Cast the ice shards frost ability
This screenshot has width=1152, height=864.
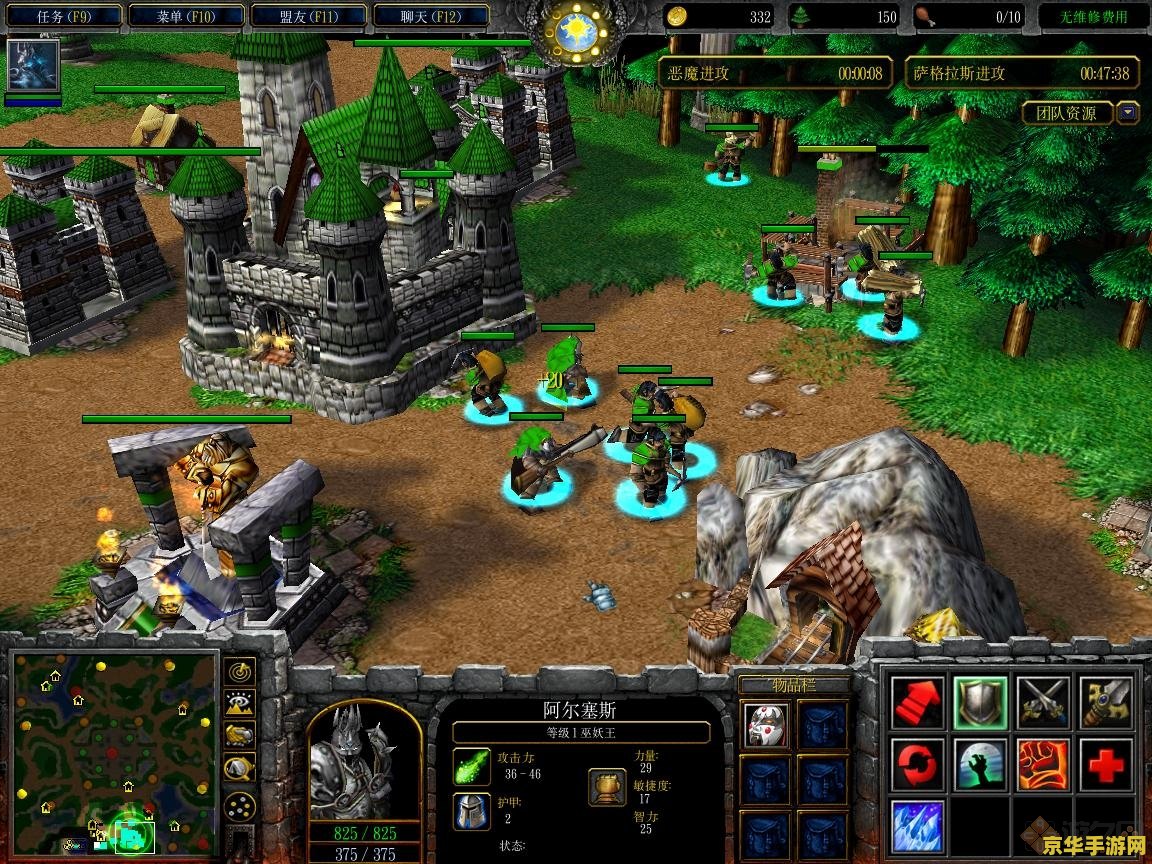[x=916, y=828]
